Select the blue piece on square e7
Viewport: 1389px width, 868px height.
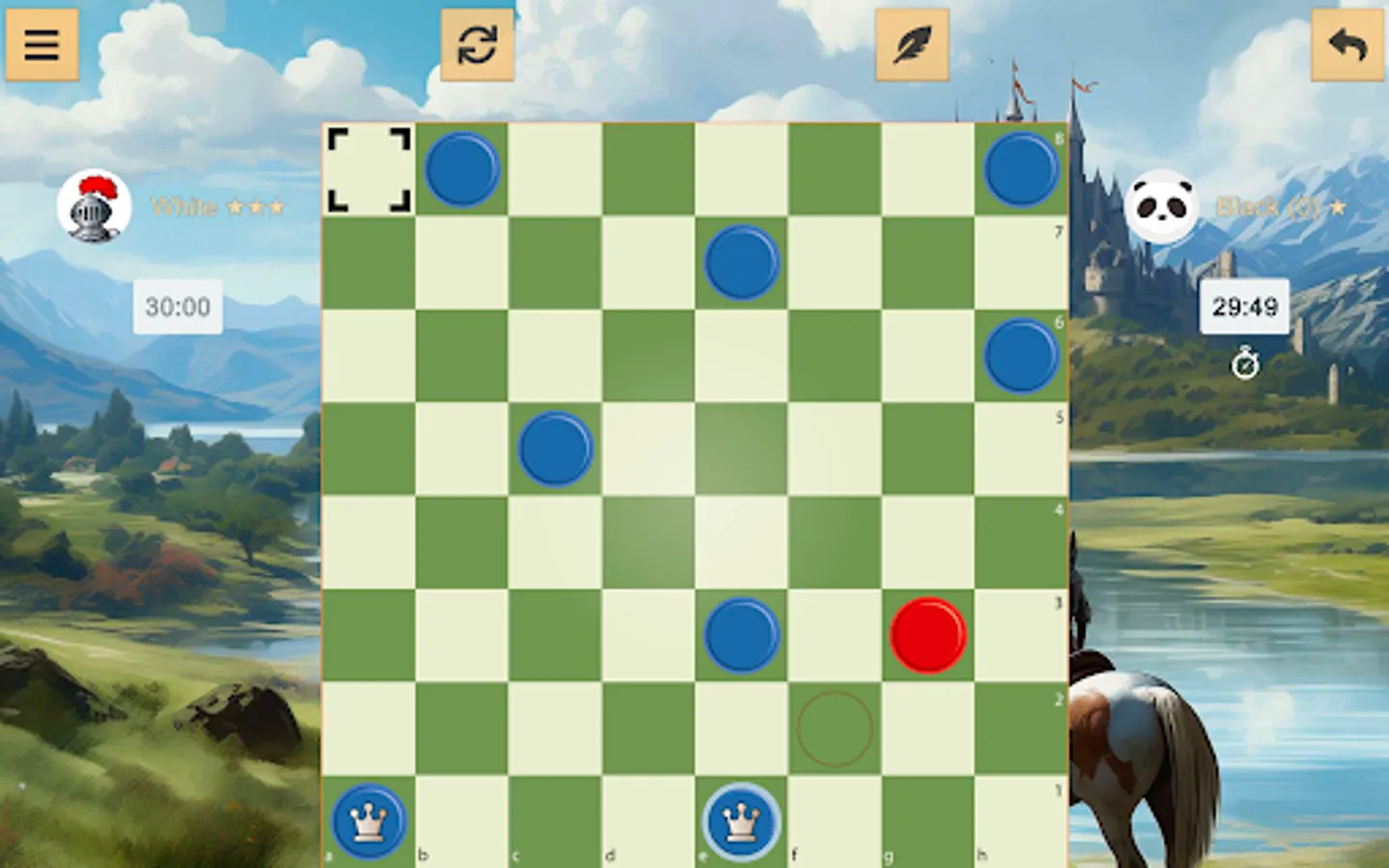(x=741, y=262)
